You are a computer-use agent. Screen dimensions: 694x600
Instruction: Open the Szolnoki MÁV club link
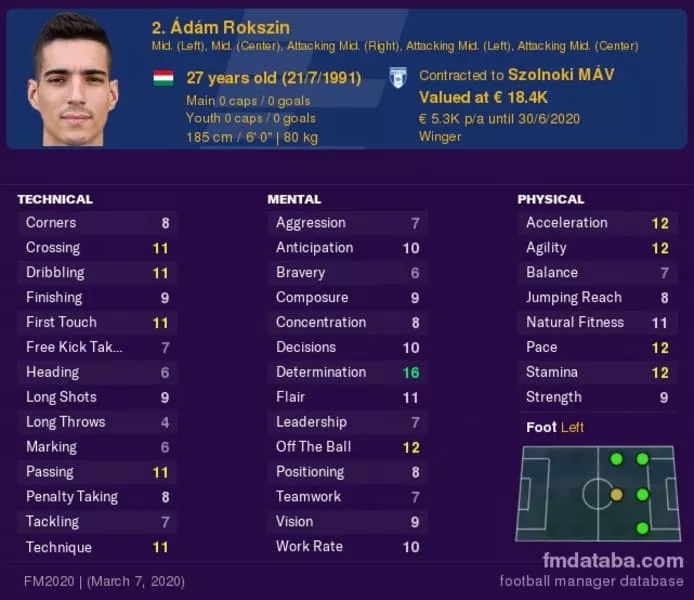point(561,75)
